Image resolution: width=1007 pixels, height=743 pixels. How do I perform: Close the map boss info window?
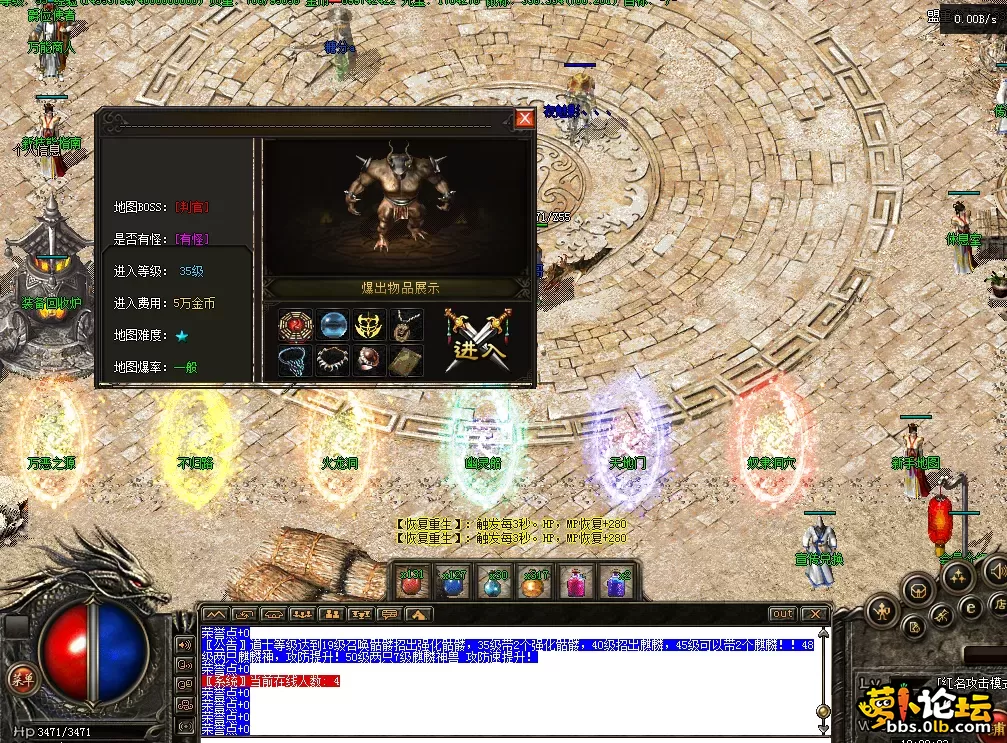[x=524, y=119]
